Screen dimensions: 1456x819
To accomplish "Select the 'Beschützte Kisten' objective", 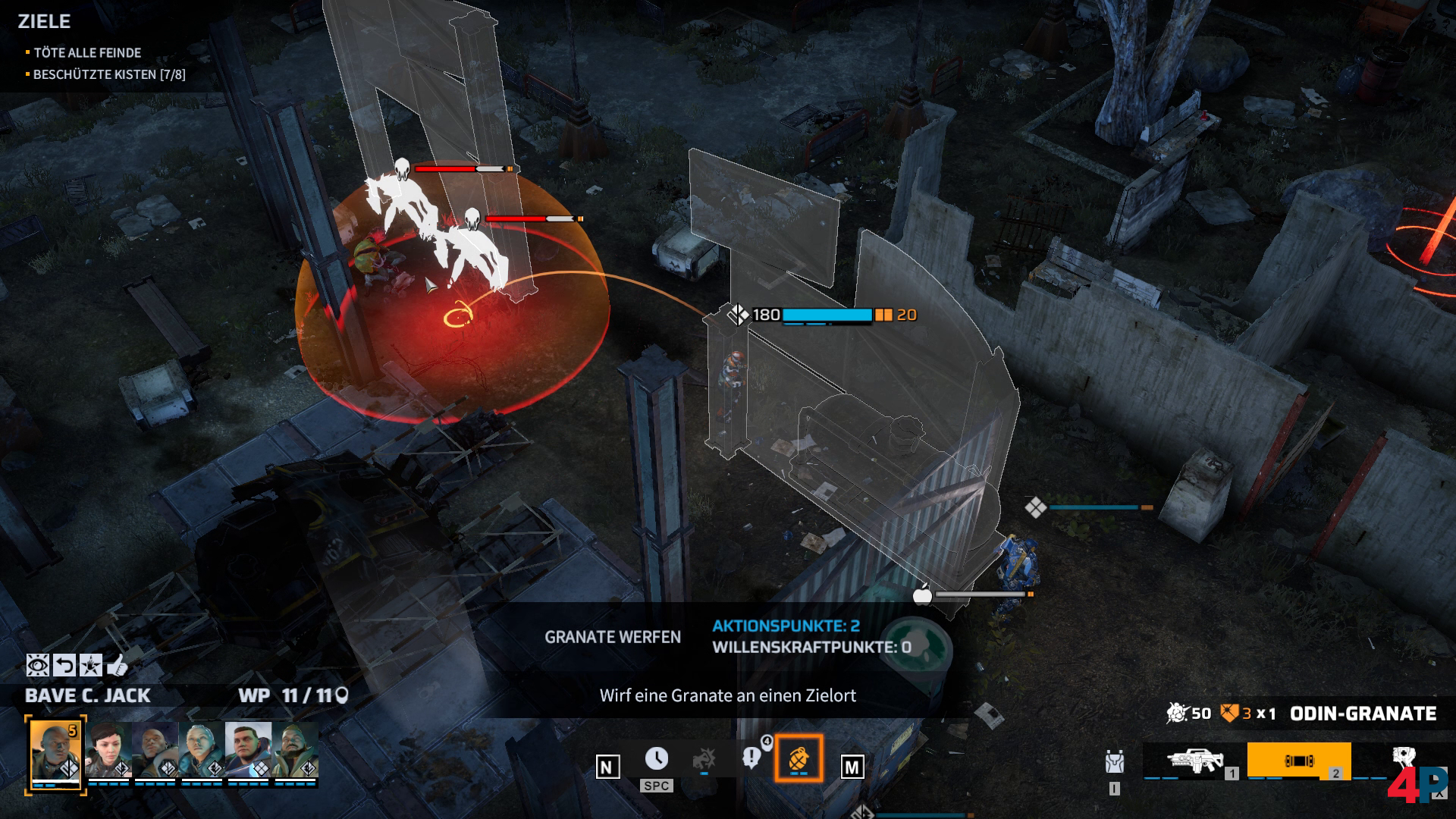I will (x=108, y=74).
